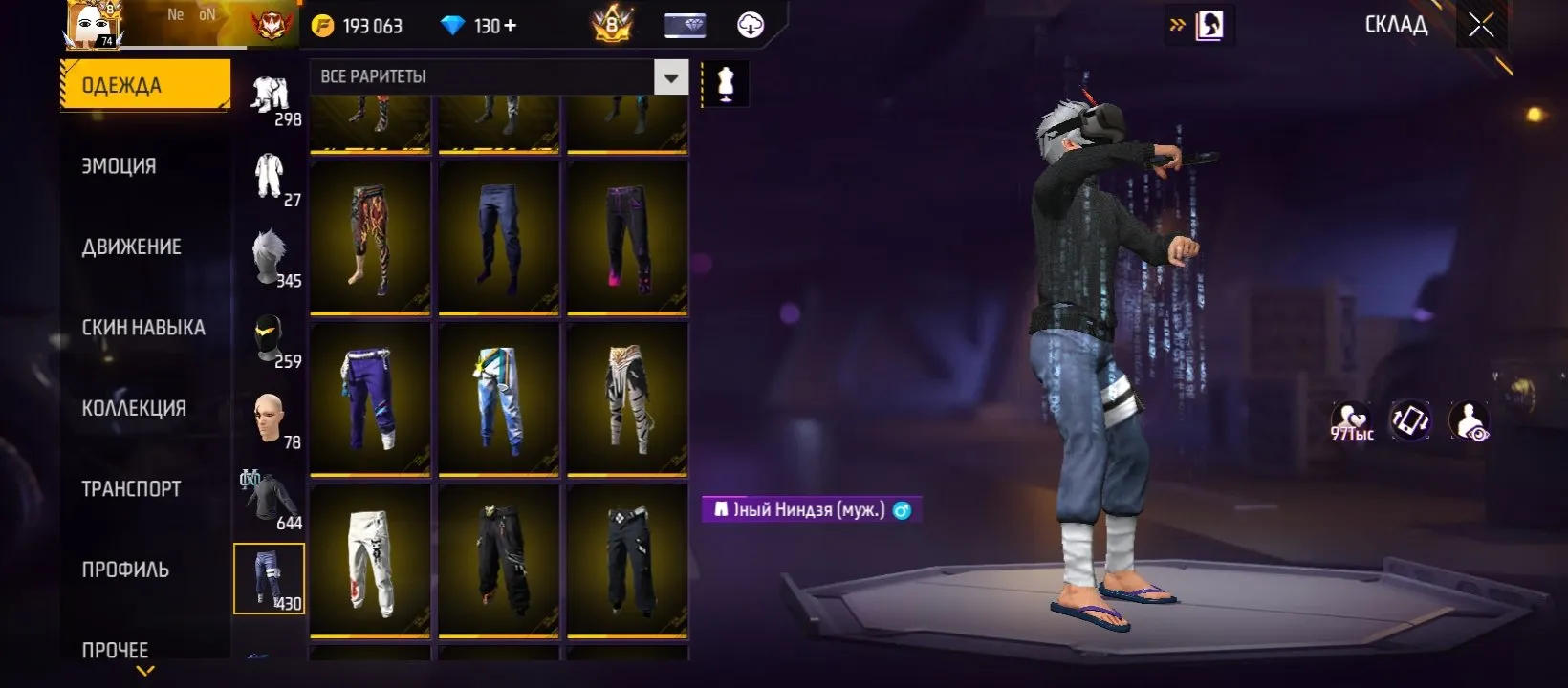
Task: Select the rotate character icon
Action: tap(1408, 420)
